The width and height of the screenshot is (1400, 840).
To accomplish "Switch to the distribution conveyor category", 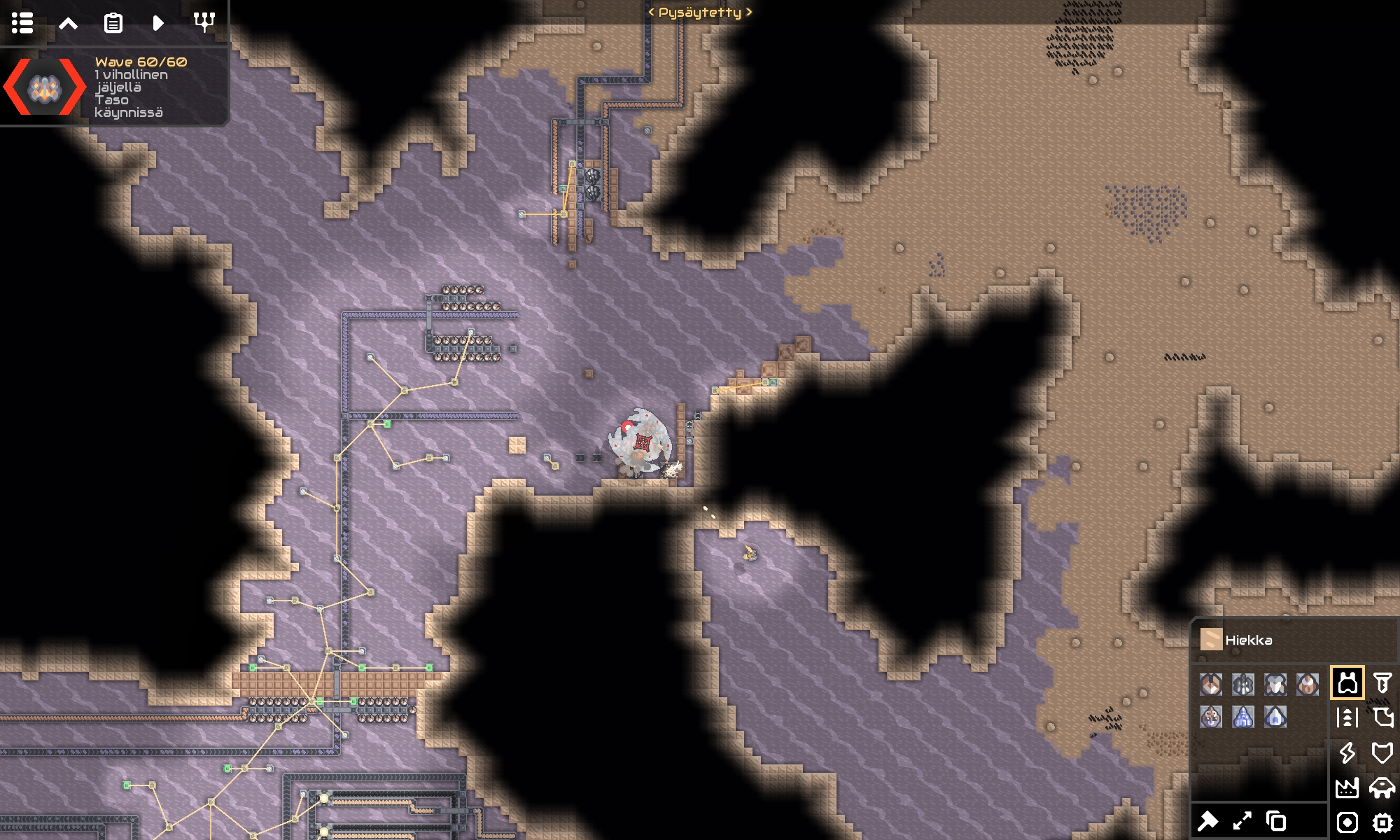I will point(1347,717).
